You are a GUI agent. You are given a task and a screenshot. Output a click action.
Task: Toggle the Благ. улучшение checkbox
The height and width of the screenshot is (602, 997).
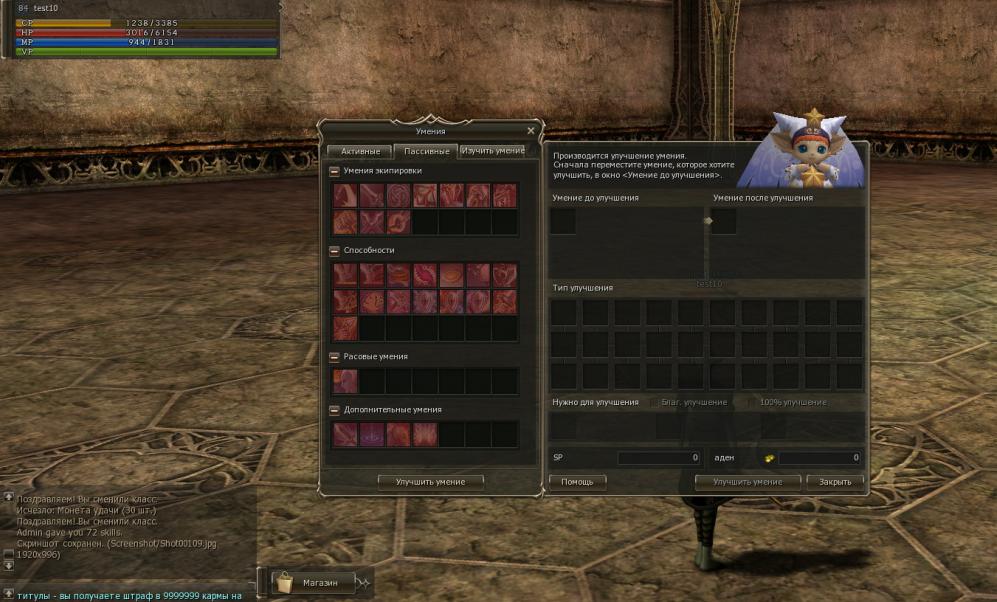click(x=655, y=402)
